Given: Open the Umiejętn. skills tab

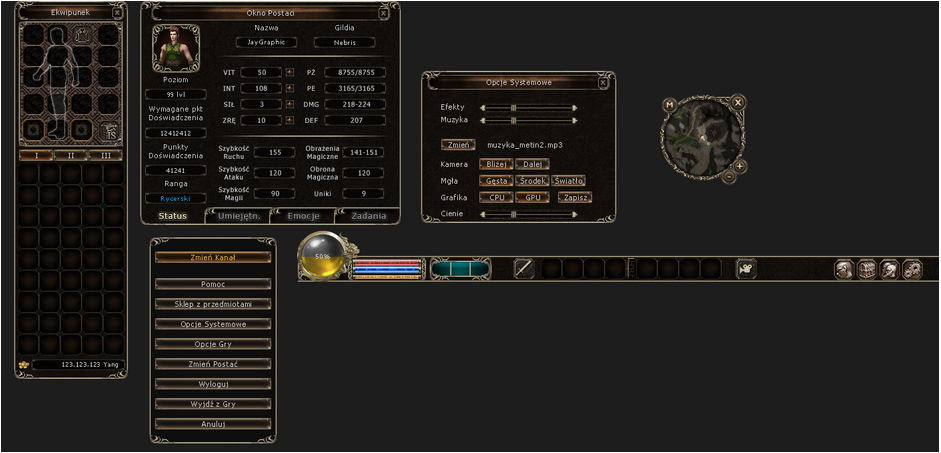Looking at the screenshot, I should (x=238, y=216).
